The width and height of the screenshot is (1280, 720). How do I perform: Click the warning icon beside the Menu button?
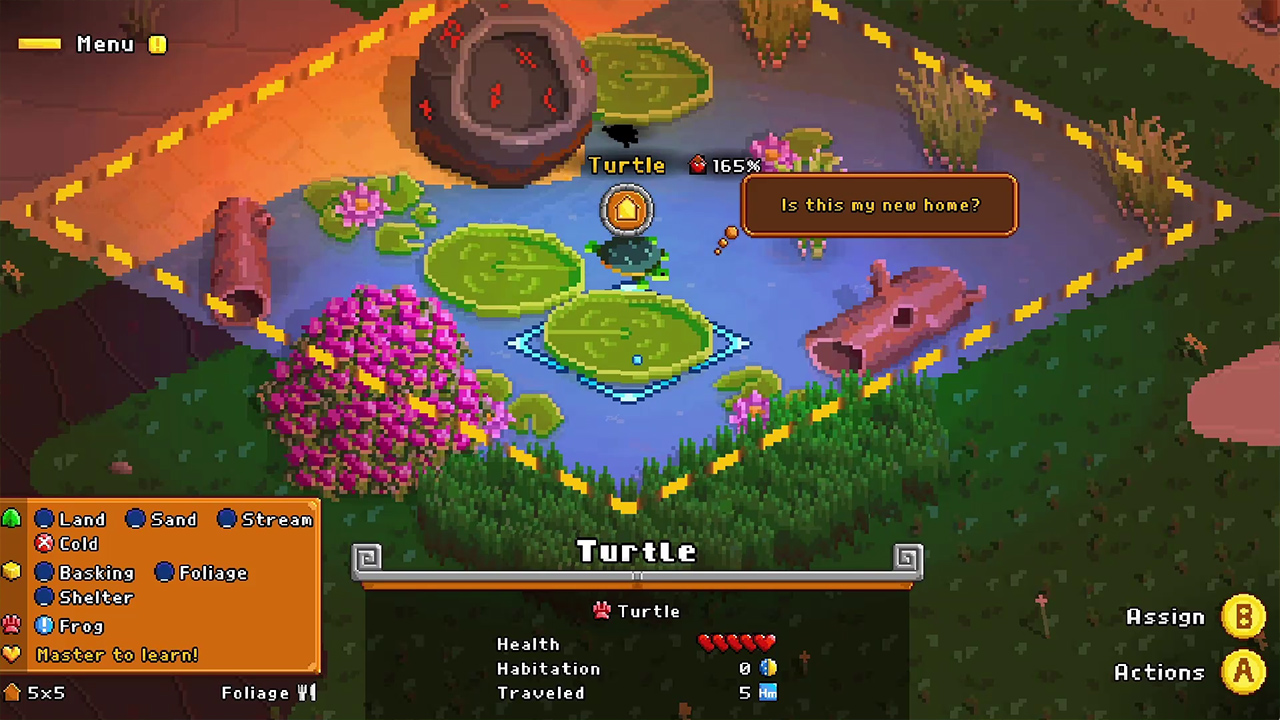[157, 44]
